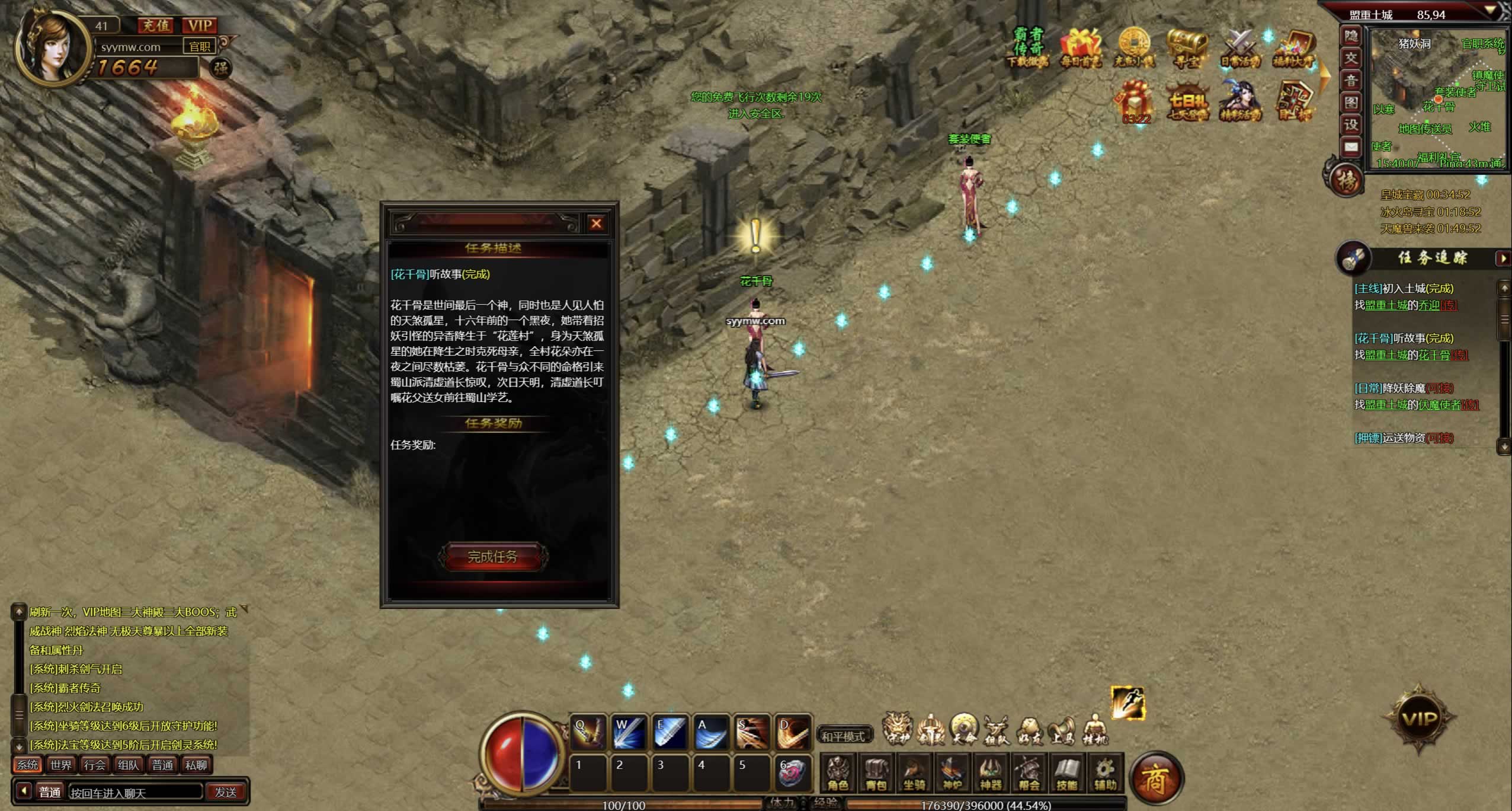Activate the Q hotkey skill
Image resolution: width=1512 pixels, height=811 pixels.
(587, 733)
